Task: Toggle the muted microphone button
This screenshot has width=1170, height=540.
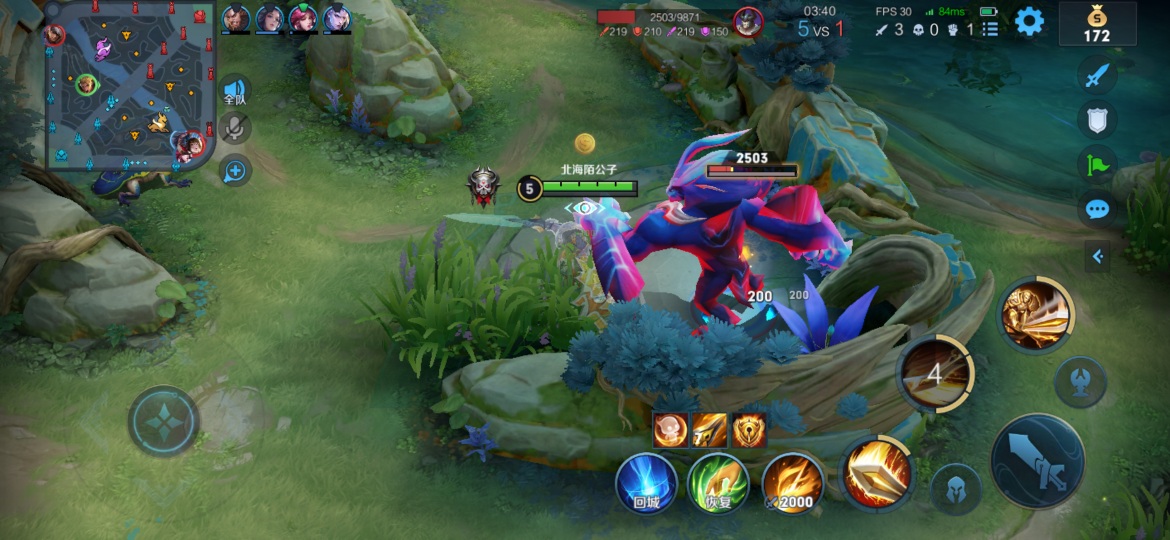Action: pos(235,129)
